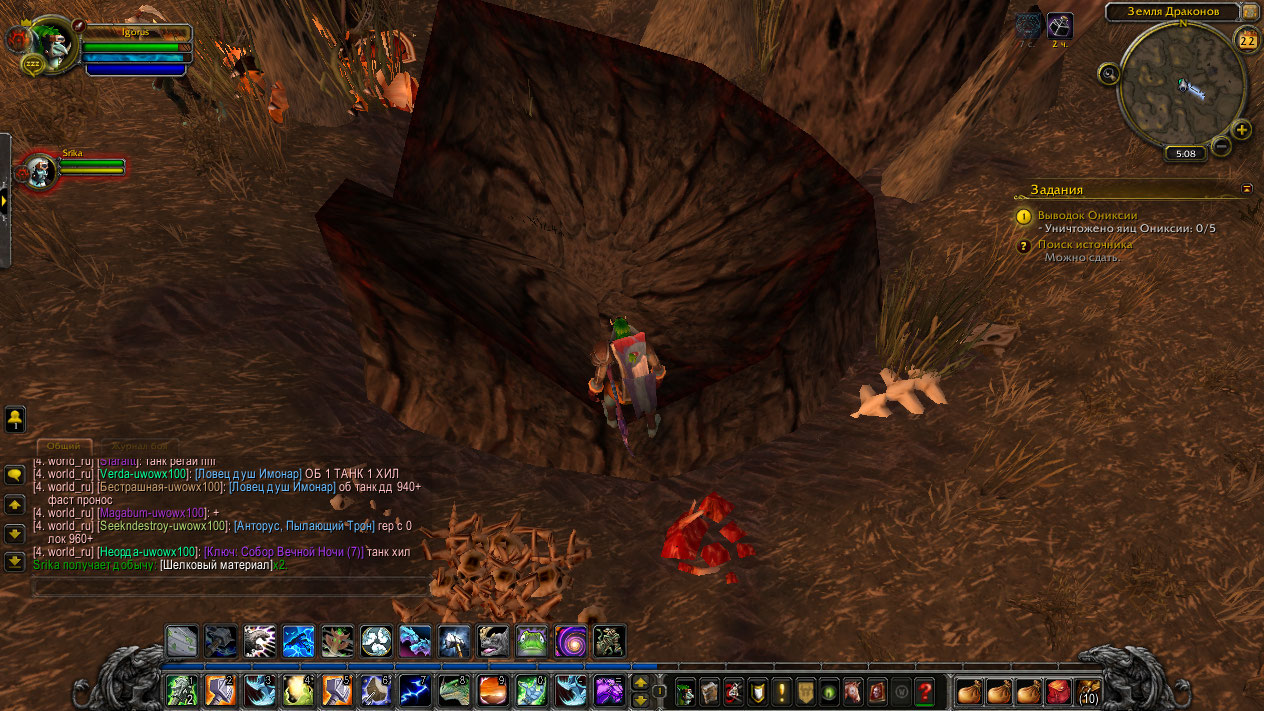Open the quest log exclamation mark icon
The image size is (1264, 711).
tap(782, 691)
